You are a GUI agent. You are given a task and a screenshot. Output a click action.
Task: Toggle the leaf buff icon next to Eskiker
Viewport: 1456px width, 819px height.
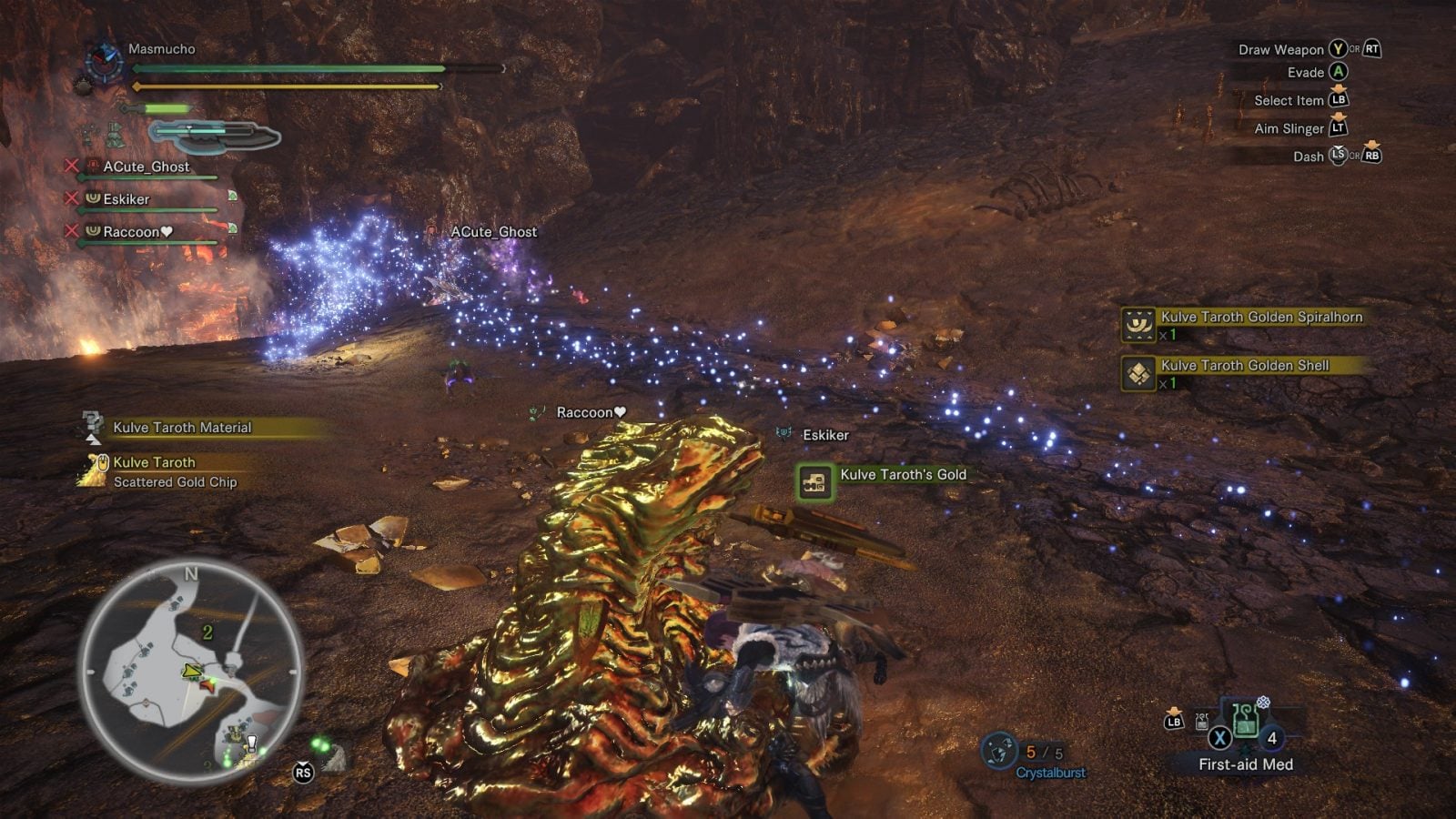click(x=233, y=197)
